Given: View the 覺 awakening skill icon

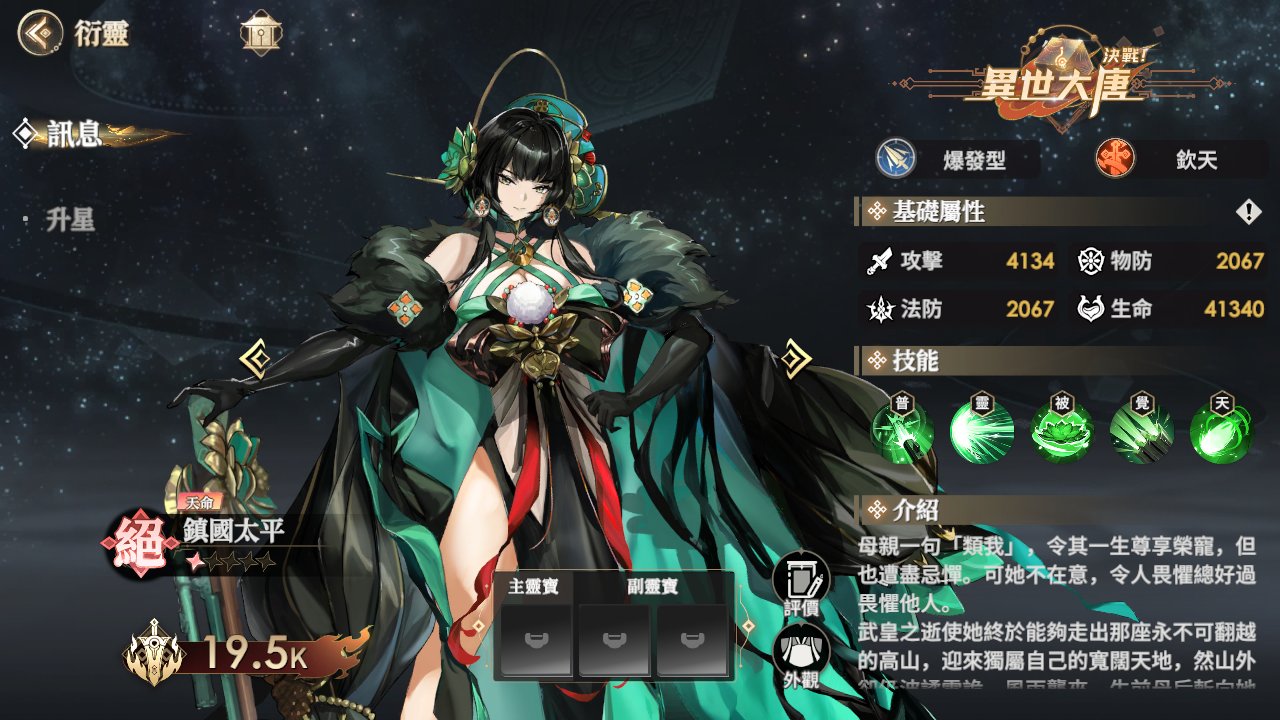Looking at the screenshot, I should tap(1142, 432).
